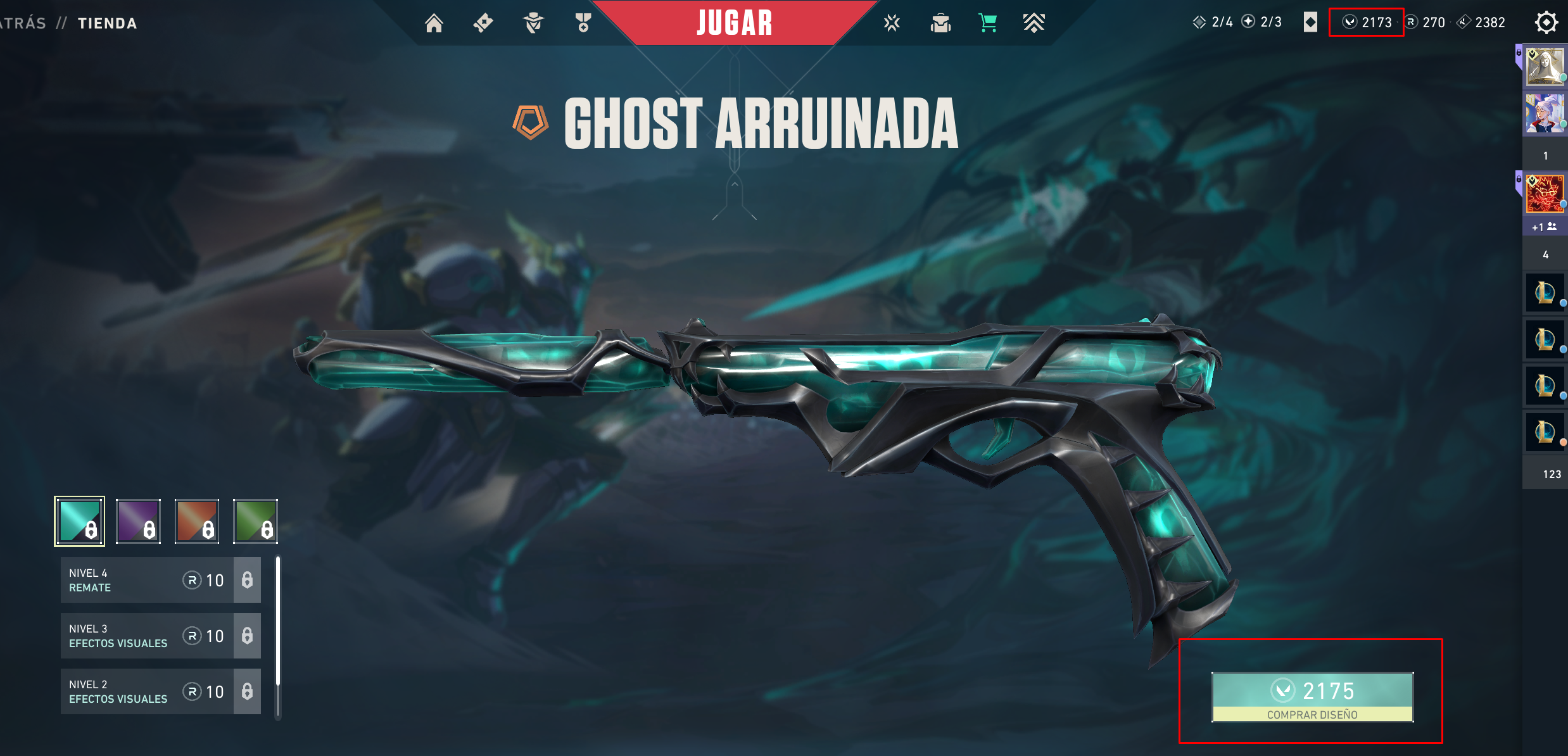Pick the orange-red color variant swatch
The height and width of the screenshot is (756, 1568).
[x=197, y=521]
